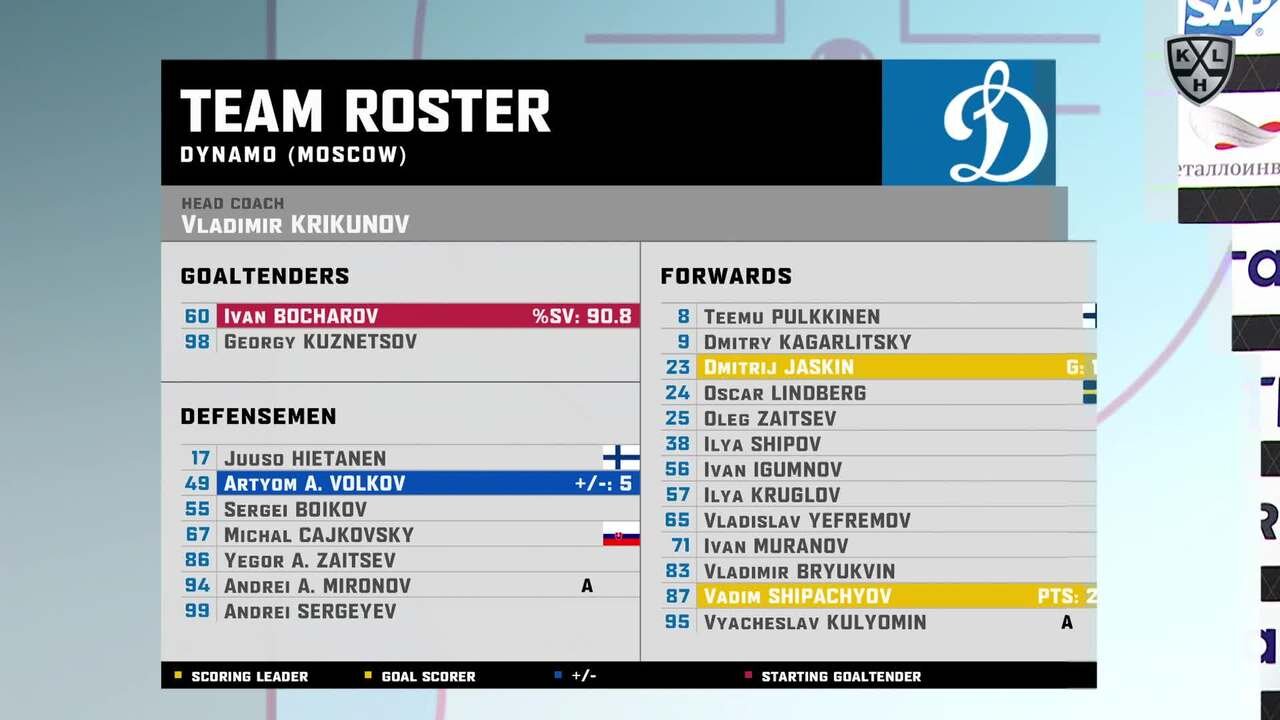The height and width of the screenshot is (720, 1280).
Task: Pick Oscar Lindberg from forwards
Action: point(878,393)
